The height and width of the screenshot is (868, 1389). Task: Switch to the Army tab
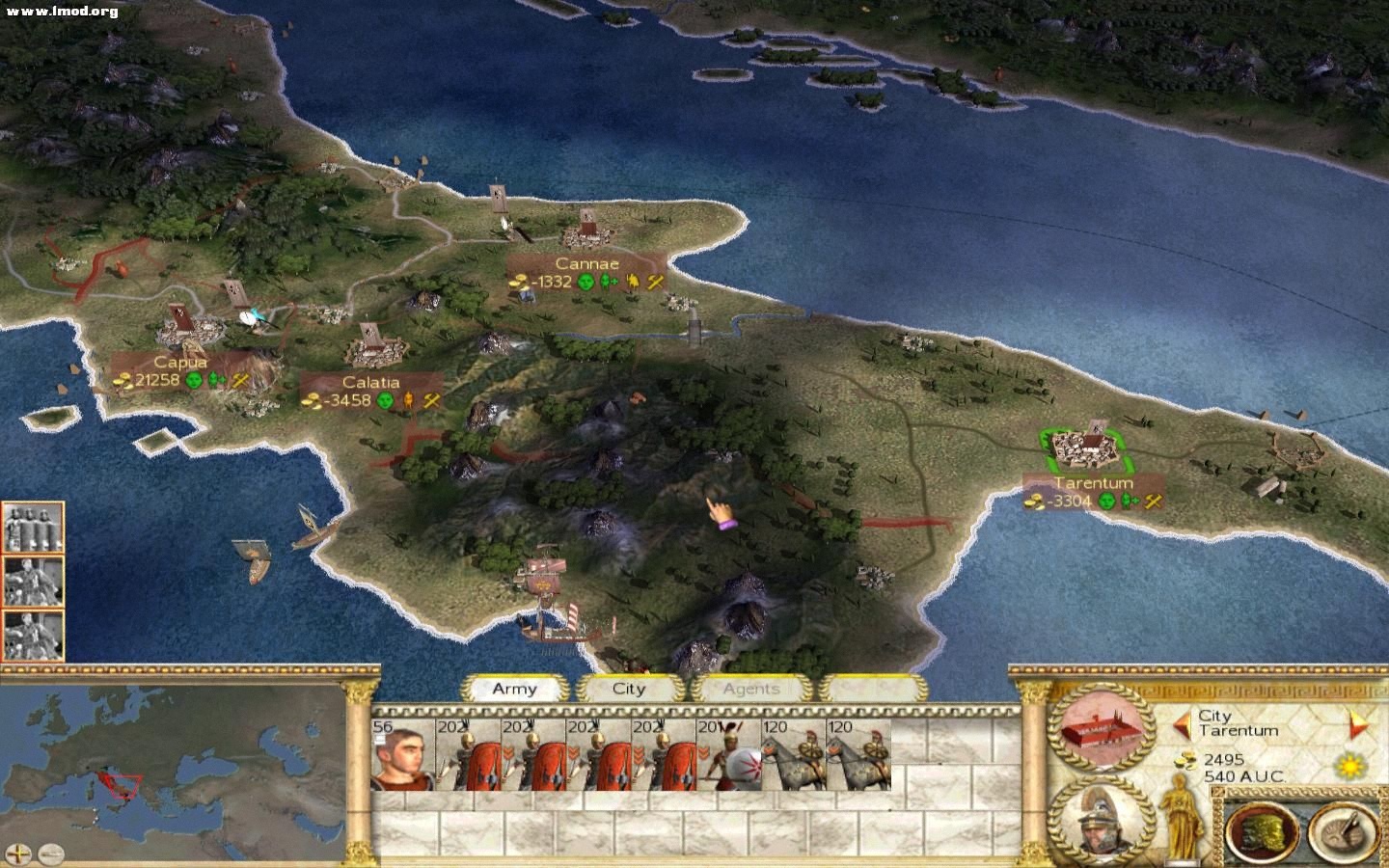(x=514, y=689)
